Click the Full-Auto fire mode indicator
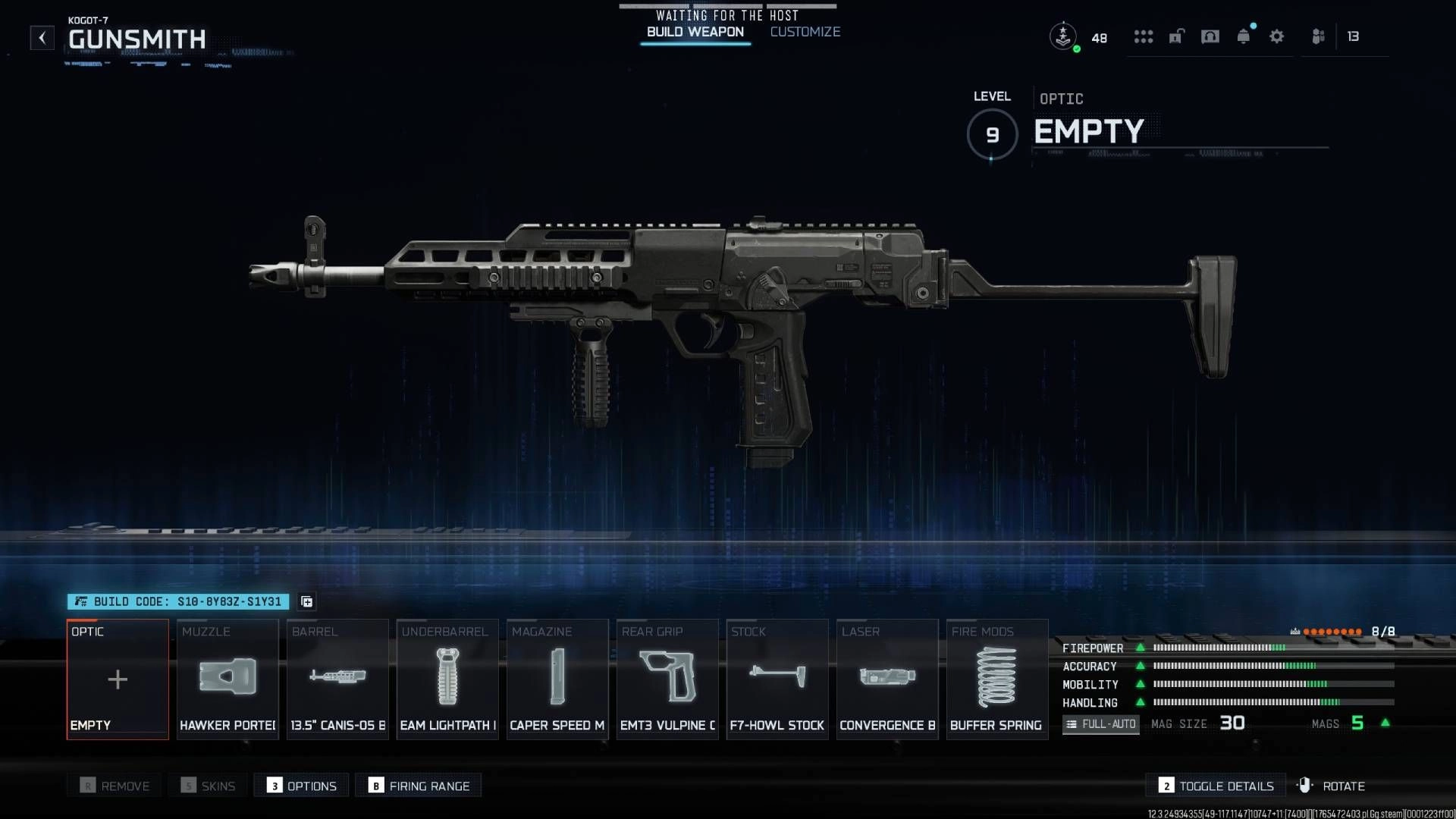This screenshot has height=819, width=1456. 1100,724
